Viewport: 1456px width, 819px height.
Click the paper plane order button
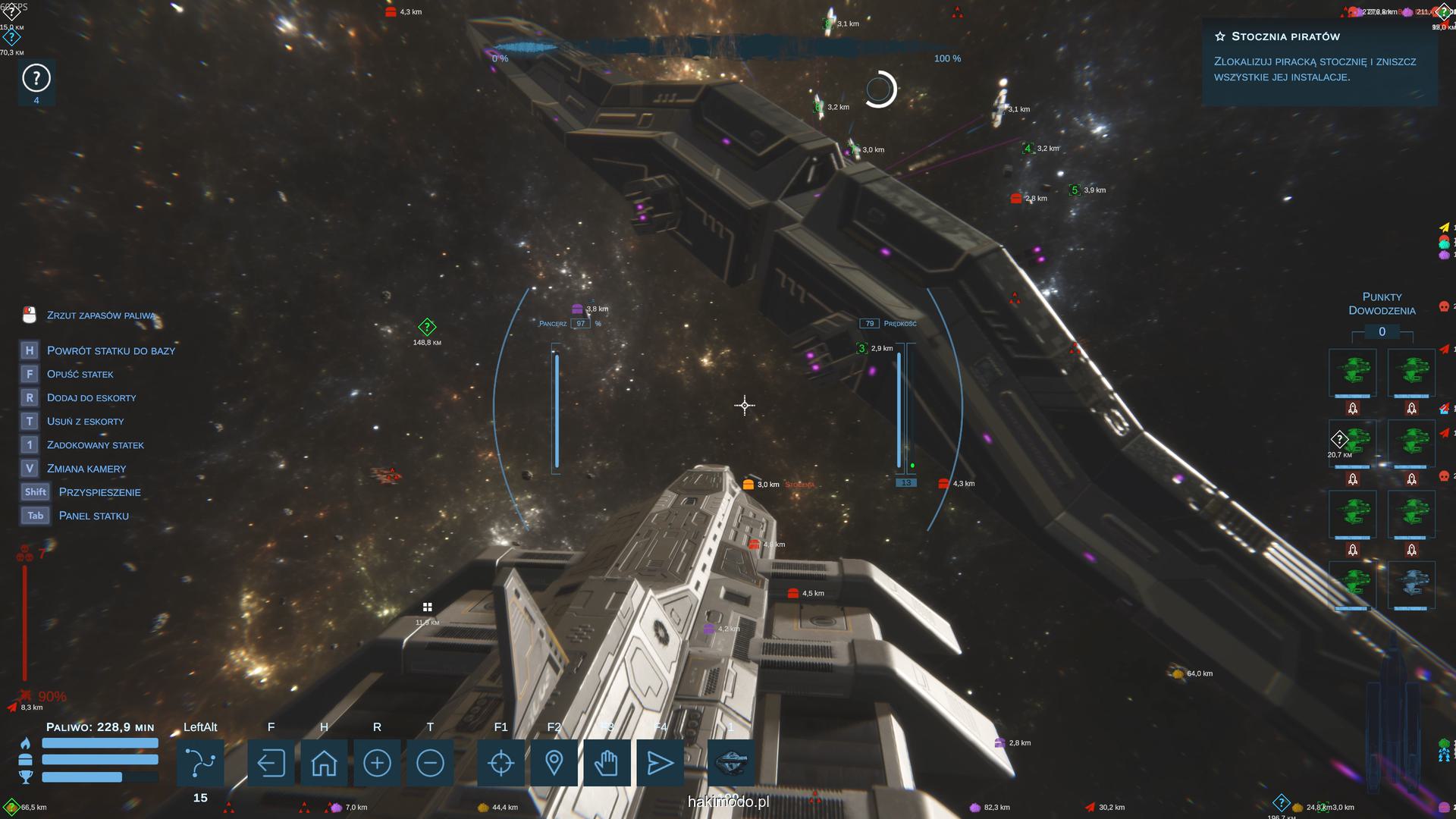660,763
